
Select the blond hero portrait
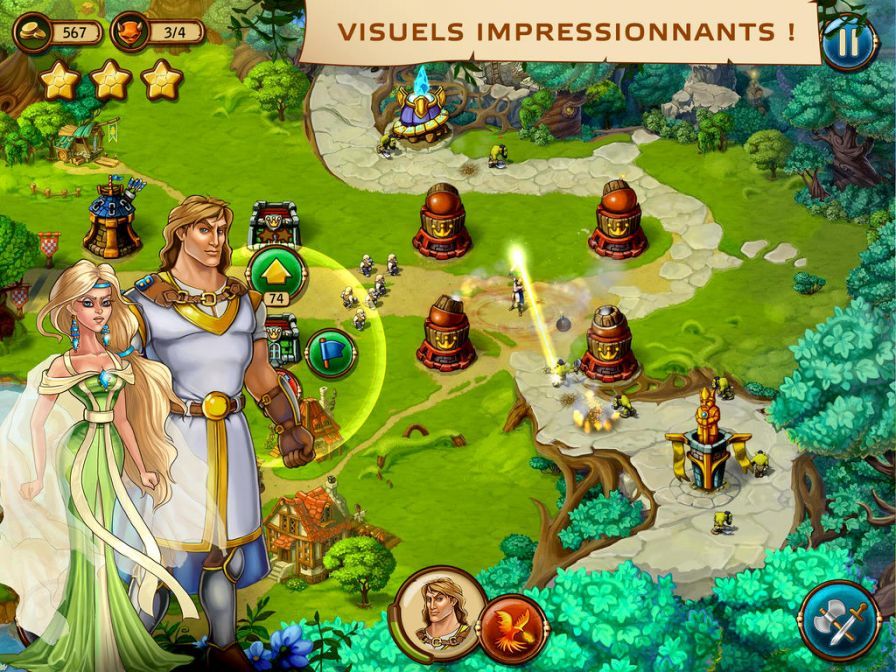pyautogui.click(x=436, y=609)
